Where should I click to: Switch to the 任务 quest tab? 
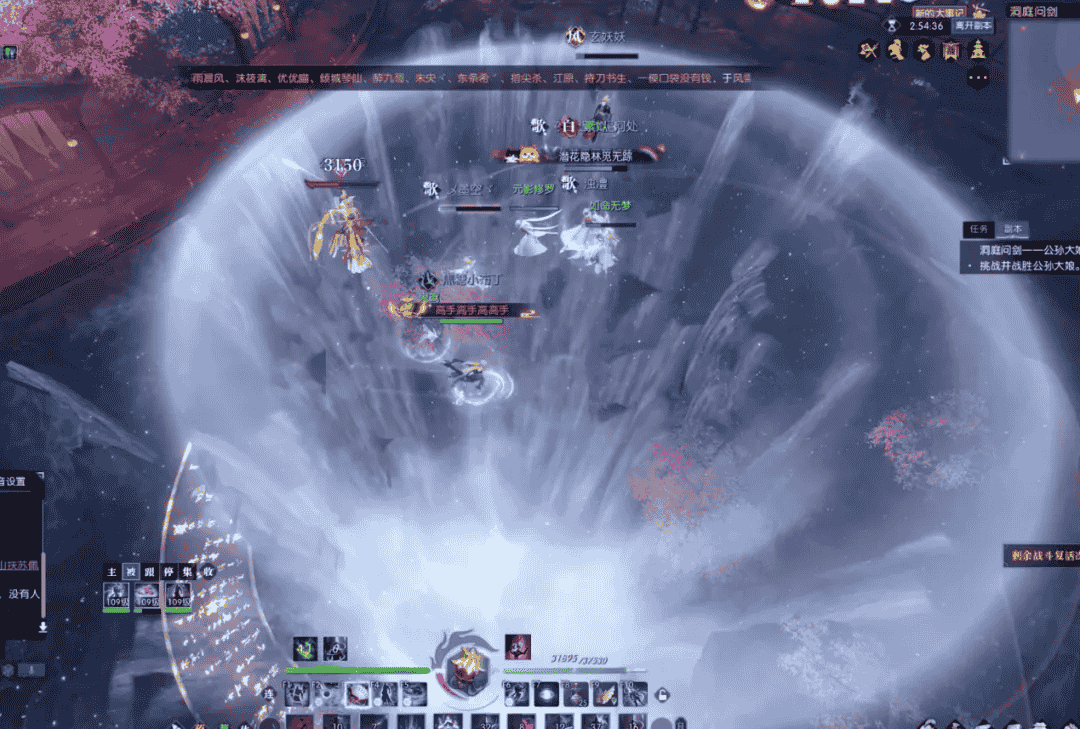click(x=980, y=229)
